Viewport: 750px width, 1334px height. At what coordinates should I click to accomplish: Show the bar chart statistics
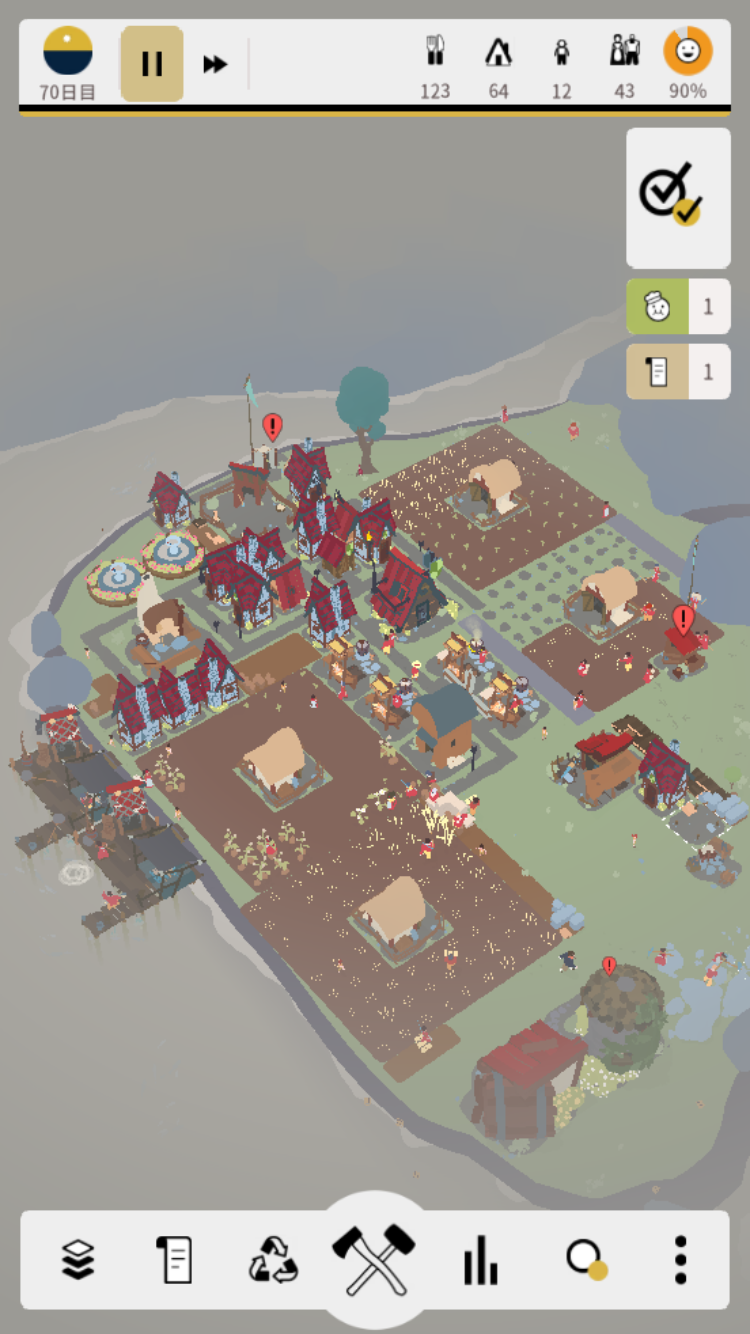480,1259
